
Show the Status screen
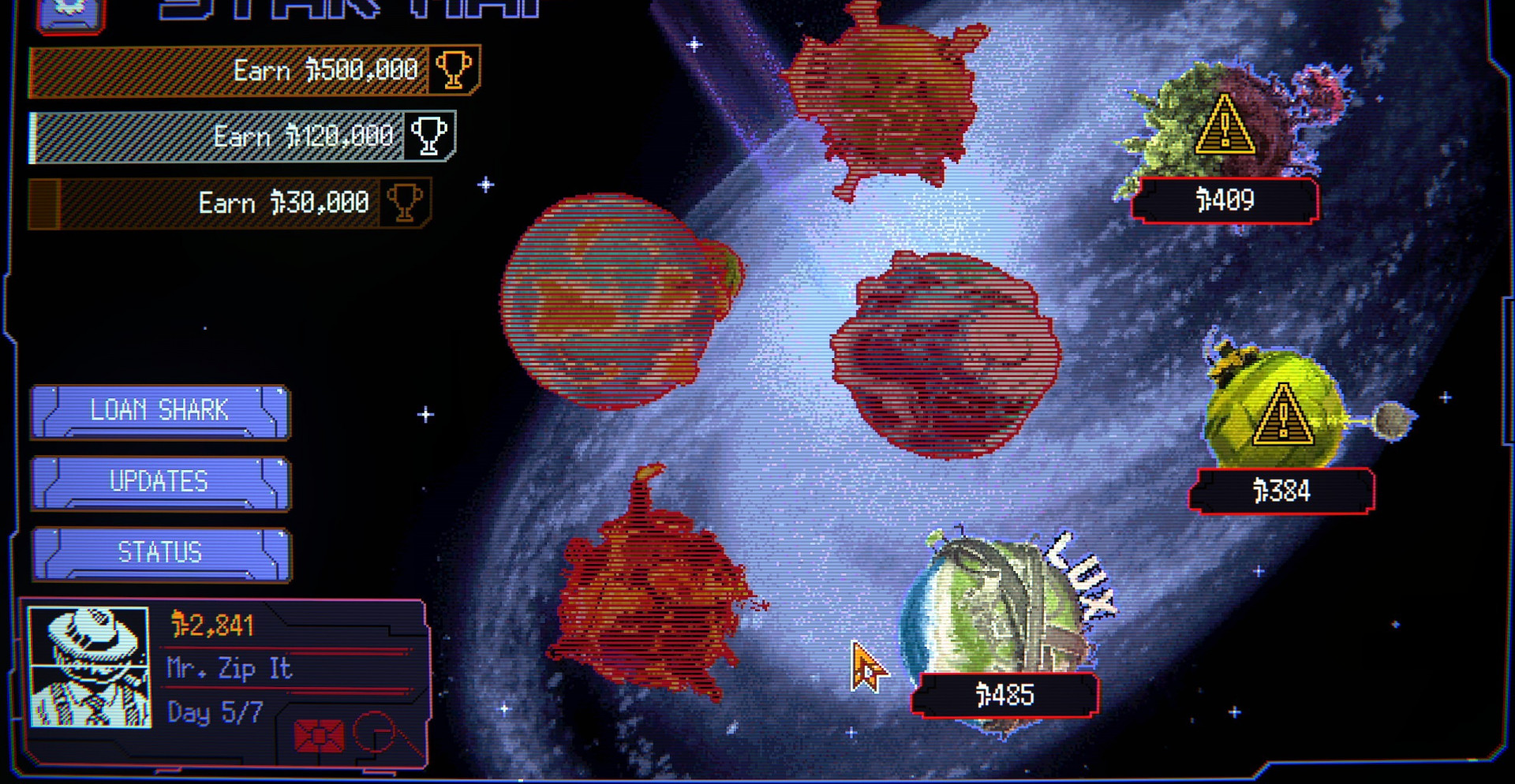pyautogui.click(x=160, y=552)
